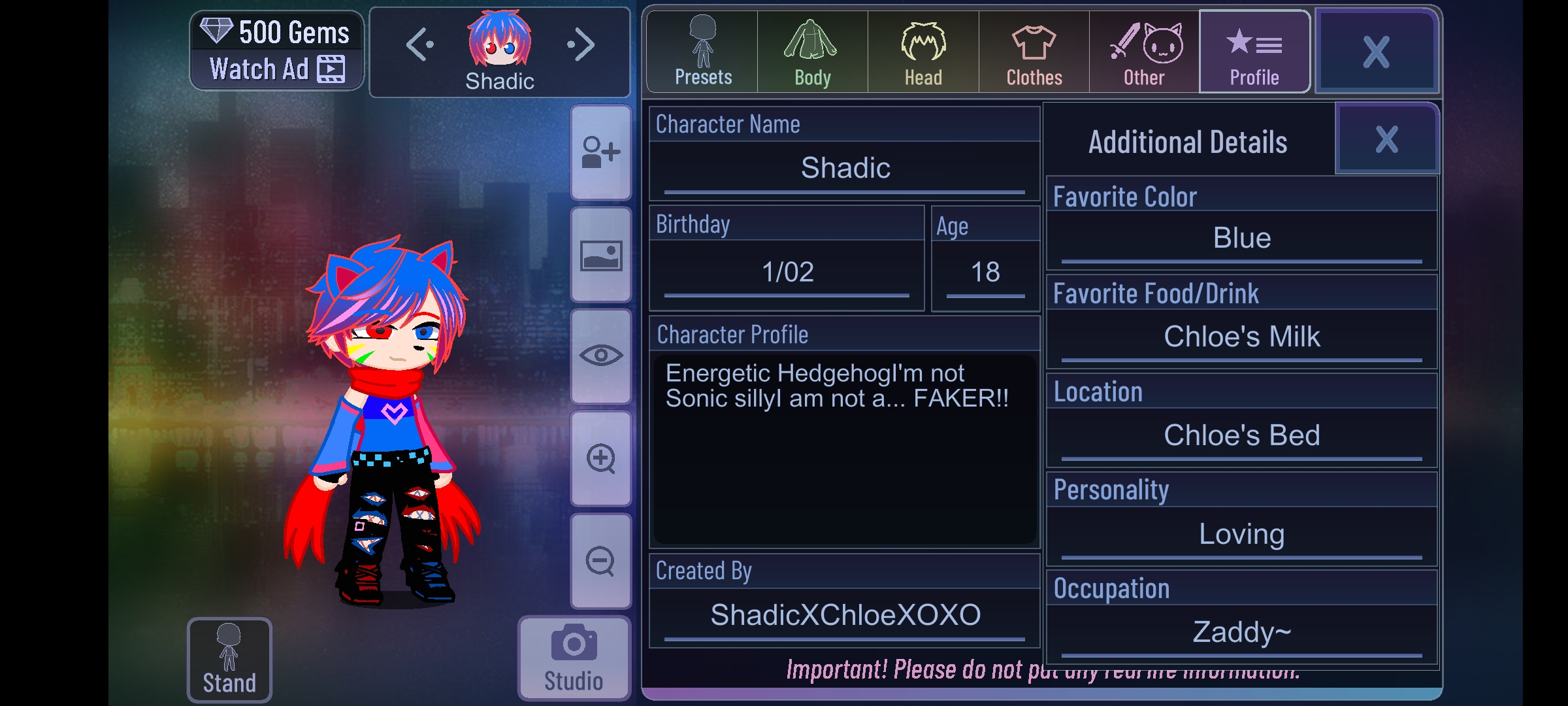
Task: Switch to the next character with right arrow
Action: click(581, 45)
